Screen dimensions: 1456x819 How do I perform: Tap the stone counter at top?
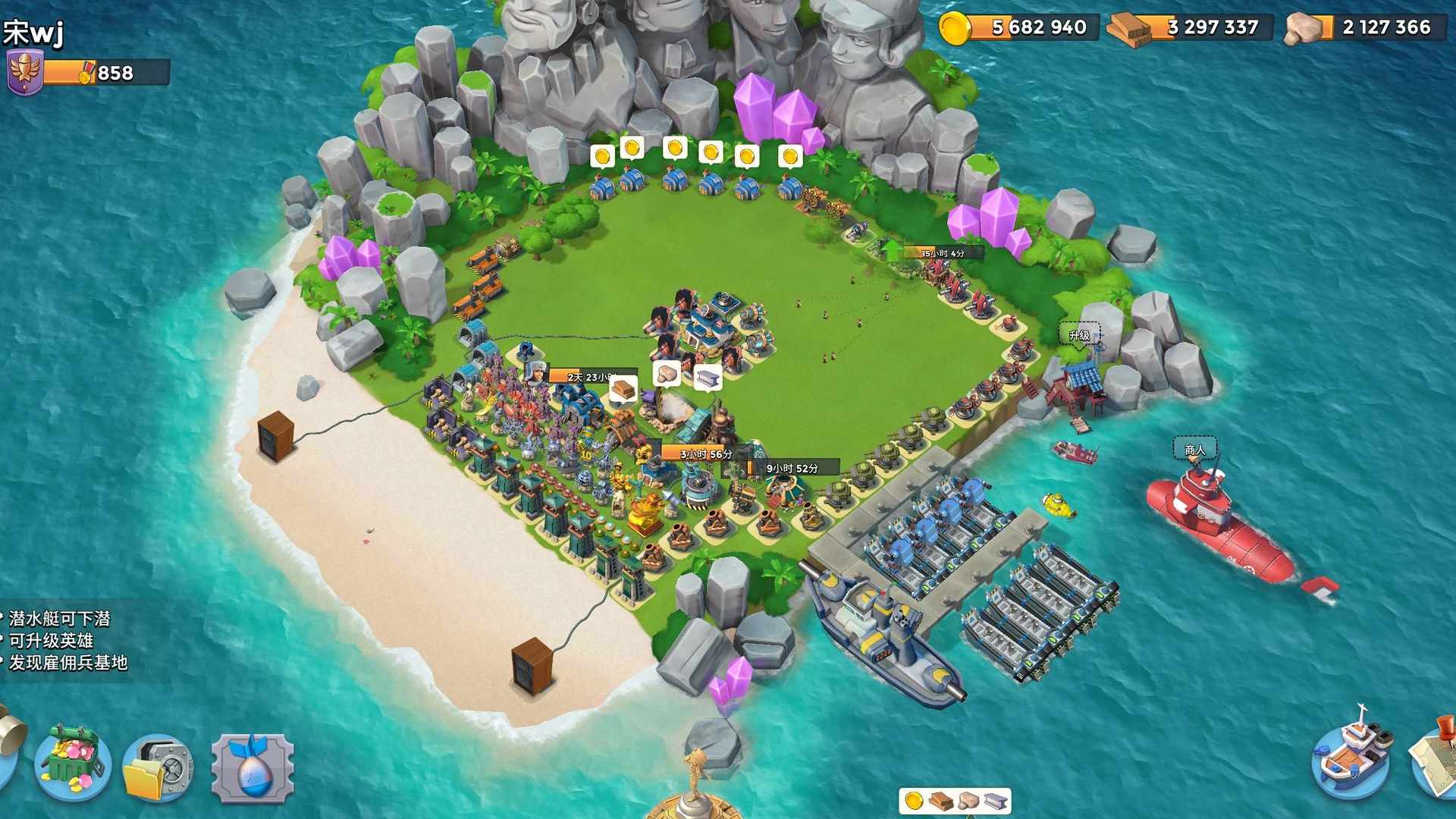[1367, 28]
